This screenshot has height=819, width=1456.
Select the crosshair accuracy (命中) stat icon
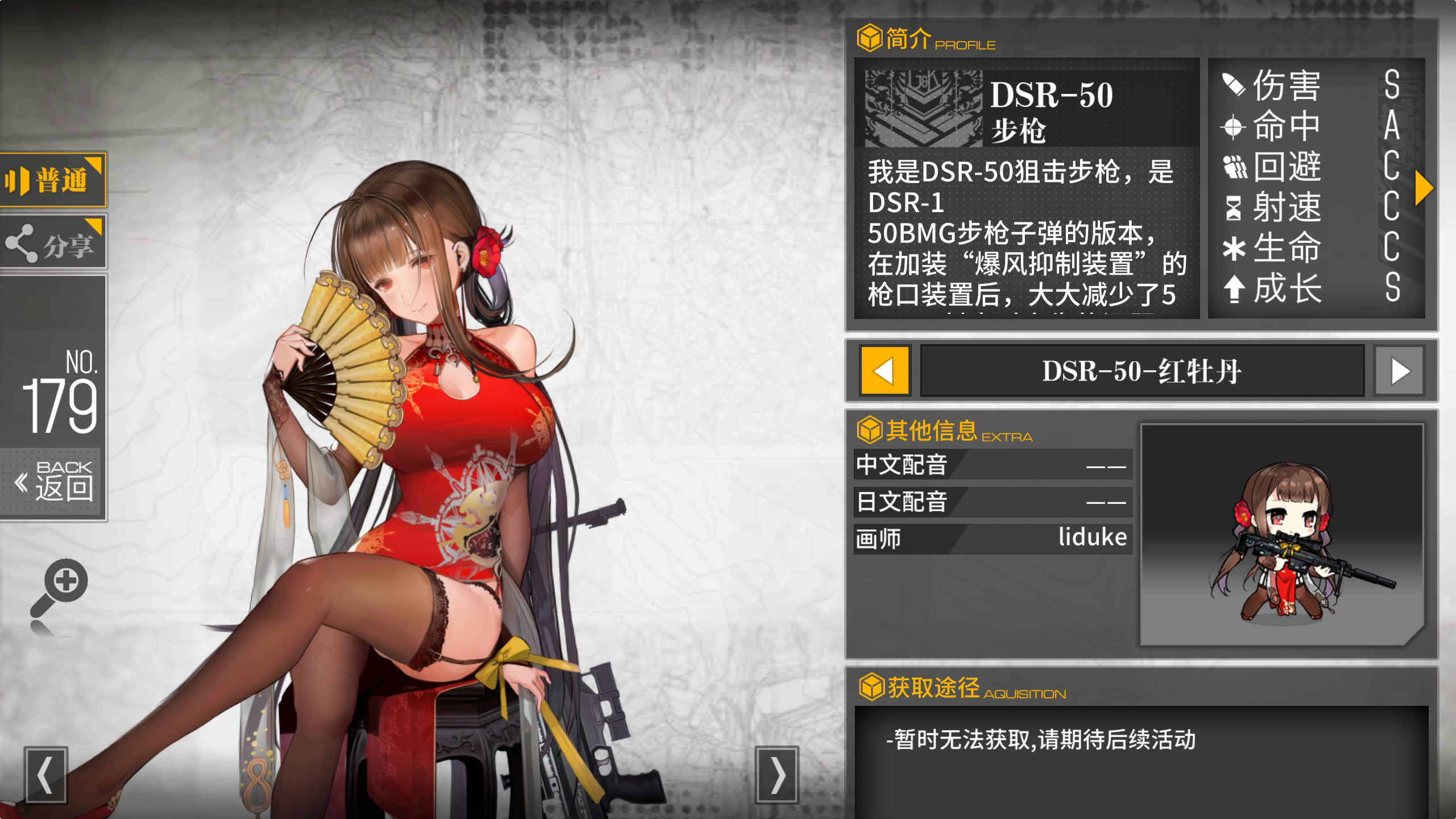tap(1231, 126)
